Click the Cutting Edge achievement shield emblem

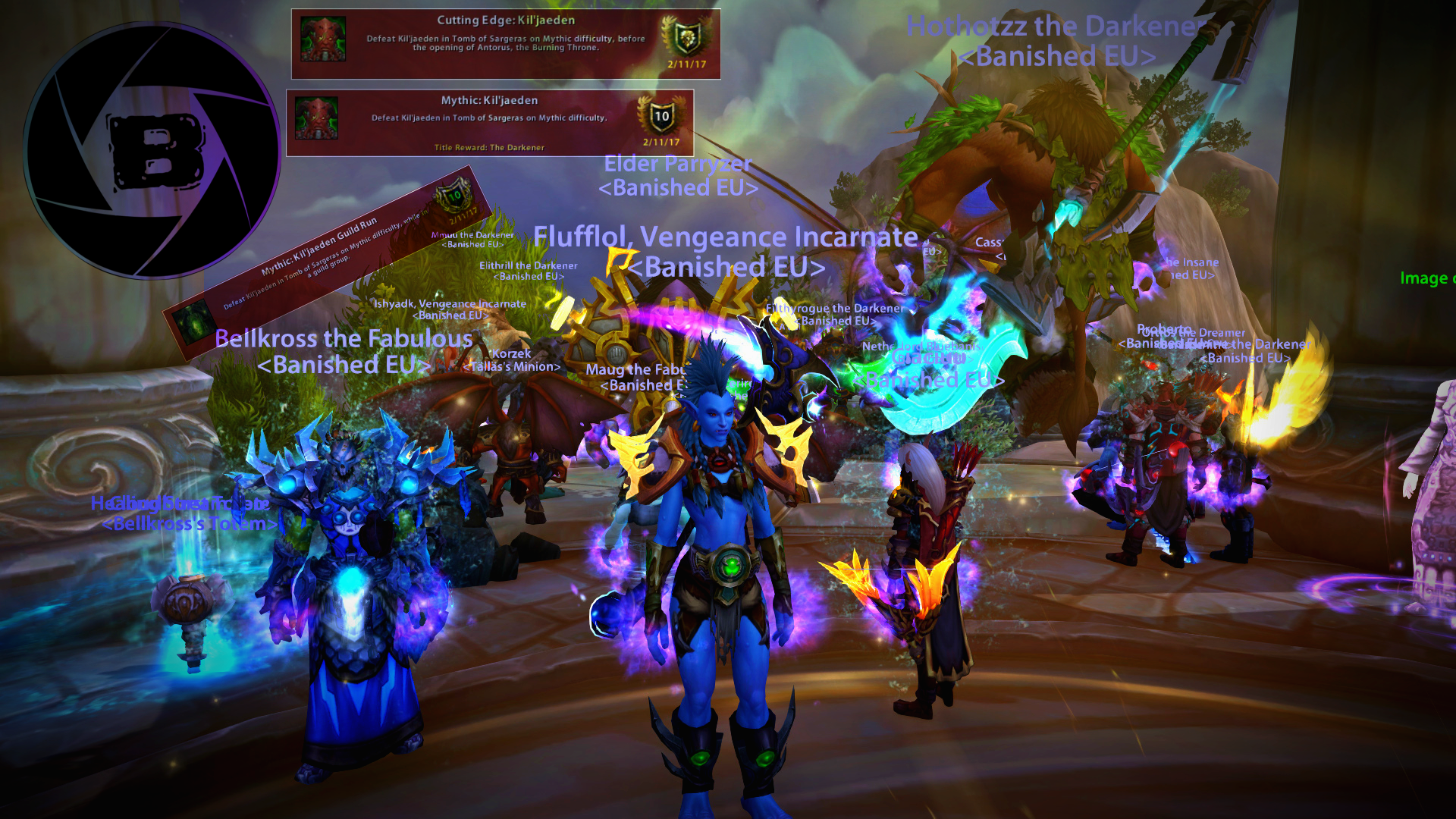pos(686,36)
